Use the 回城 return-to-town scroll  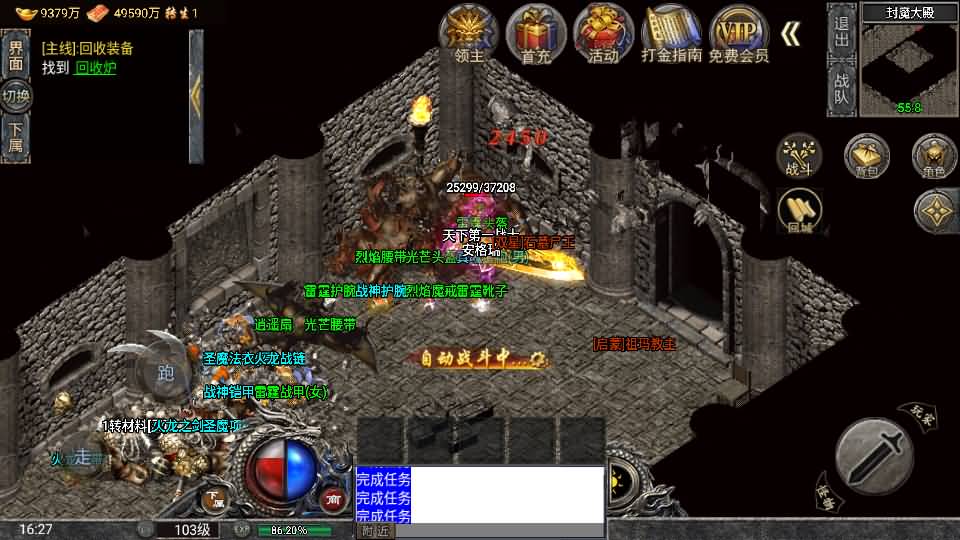799,211
